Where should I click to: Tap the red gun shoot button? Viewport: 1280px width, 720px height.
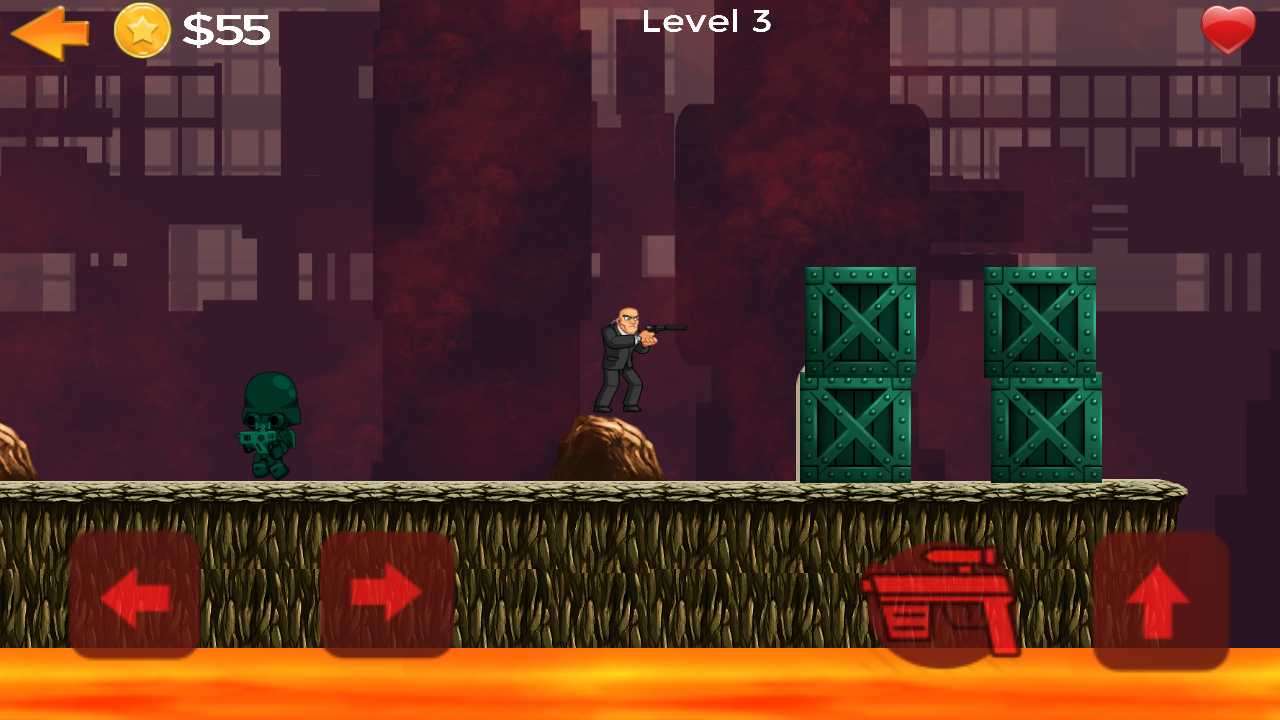943,598
